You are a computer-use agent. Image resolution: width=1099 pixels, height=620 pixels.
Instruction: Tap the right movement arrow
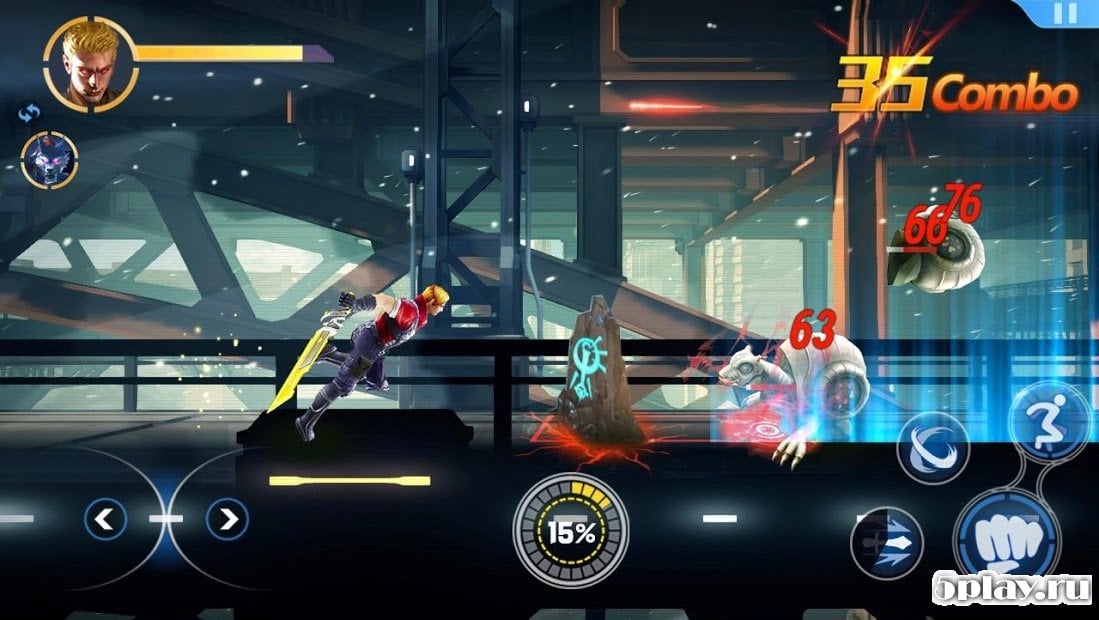point(227,519)
